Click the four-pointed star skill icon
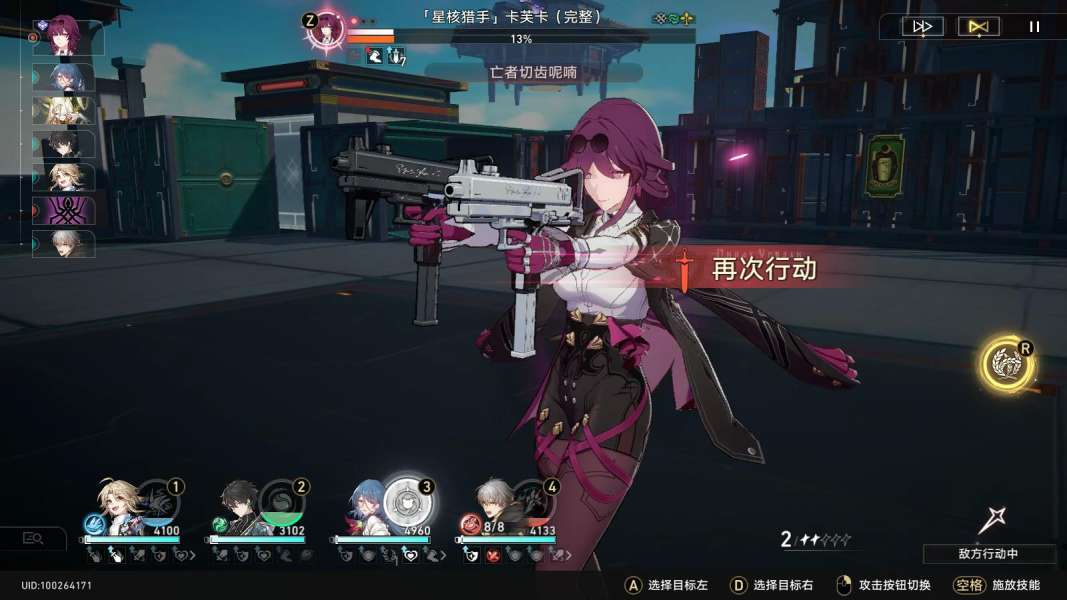 tap(990, 519)
